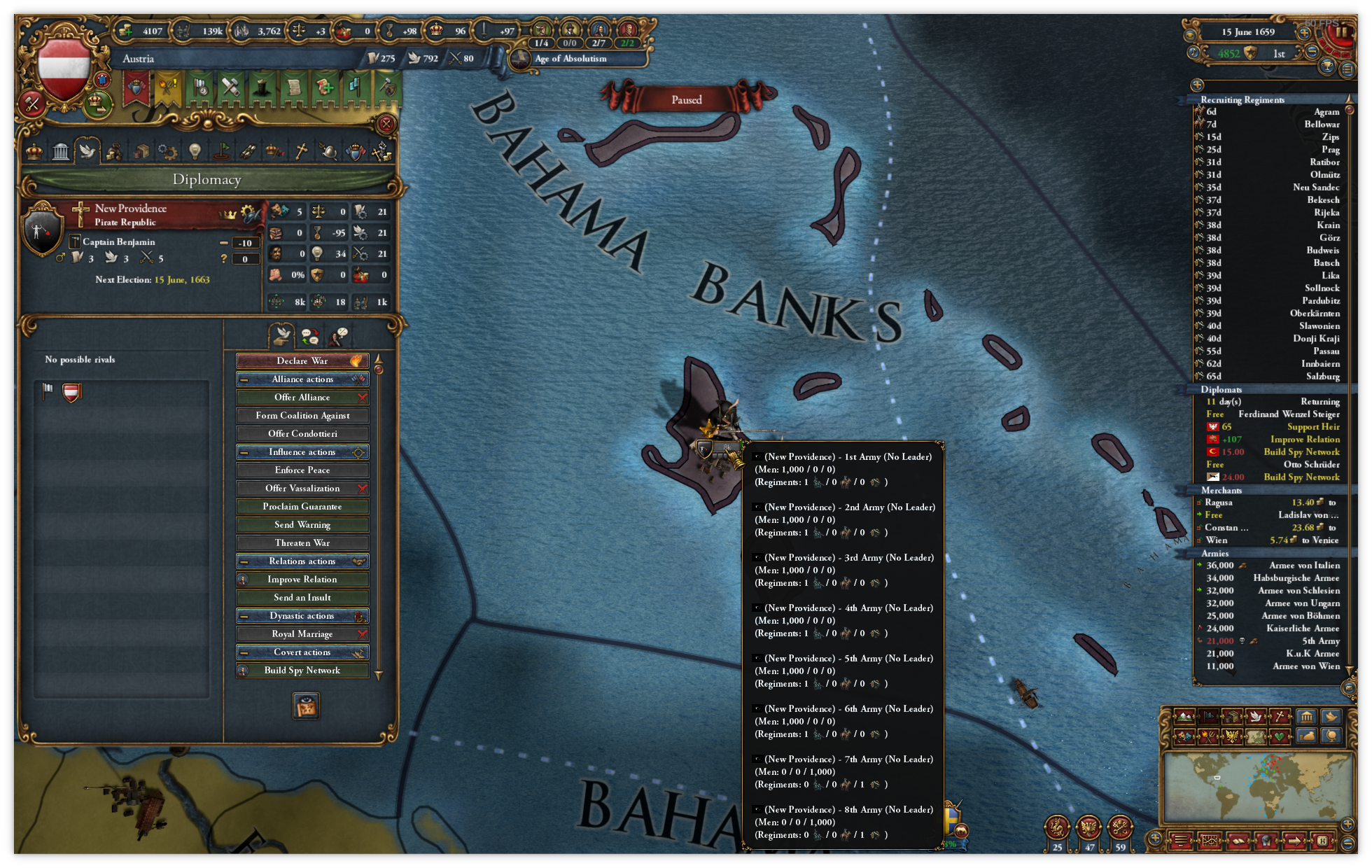Viewport: 1372px width, 868px height.
Task: Open the ledger from the bottom-right bar
Action: click(1239, 842)
